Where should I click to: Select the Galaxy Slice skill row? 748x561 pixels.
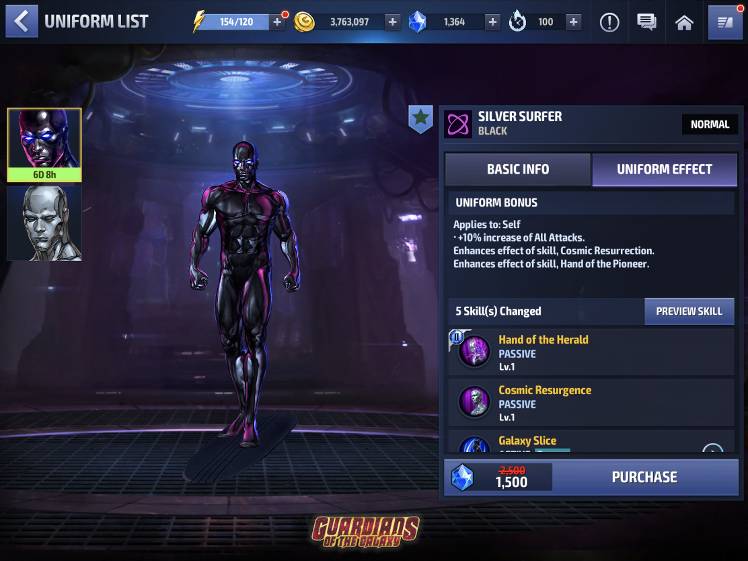point(590,444)
